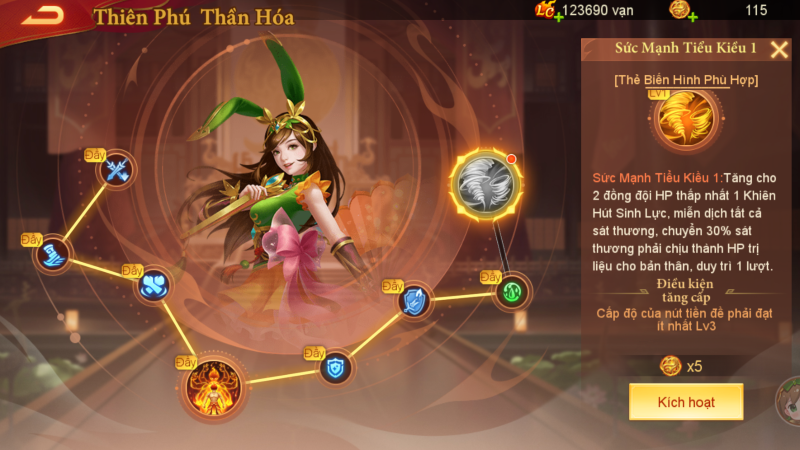Select the shield with sword talent node
The height and width of the screenshot is (450, 800).
tap(414, 300)
